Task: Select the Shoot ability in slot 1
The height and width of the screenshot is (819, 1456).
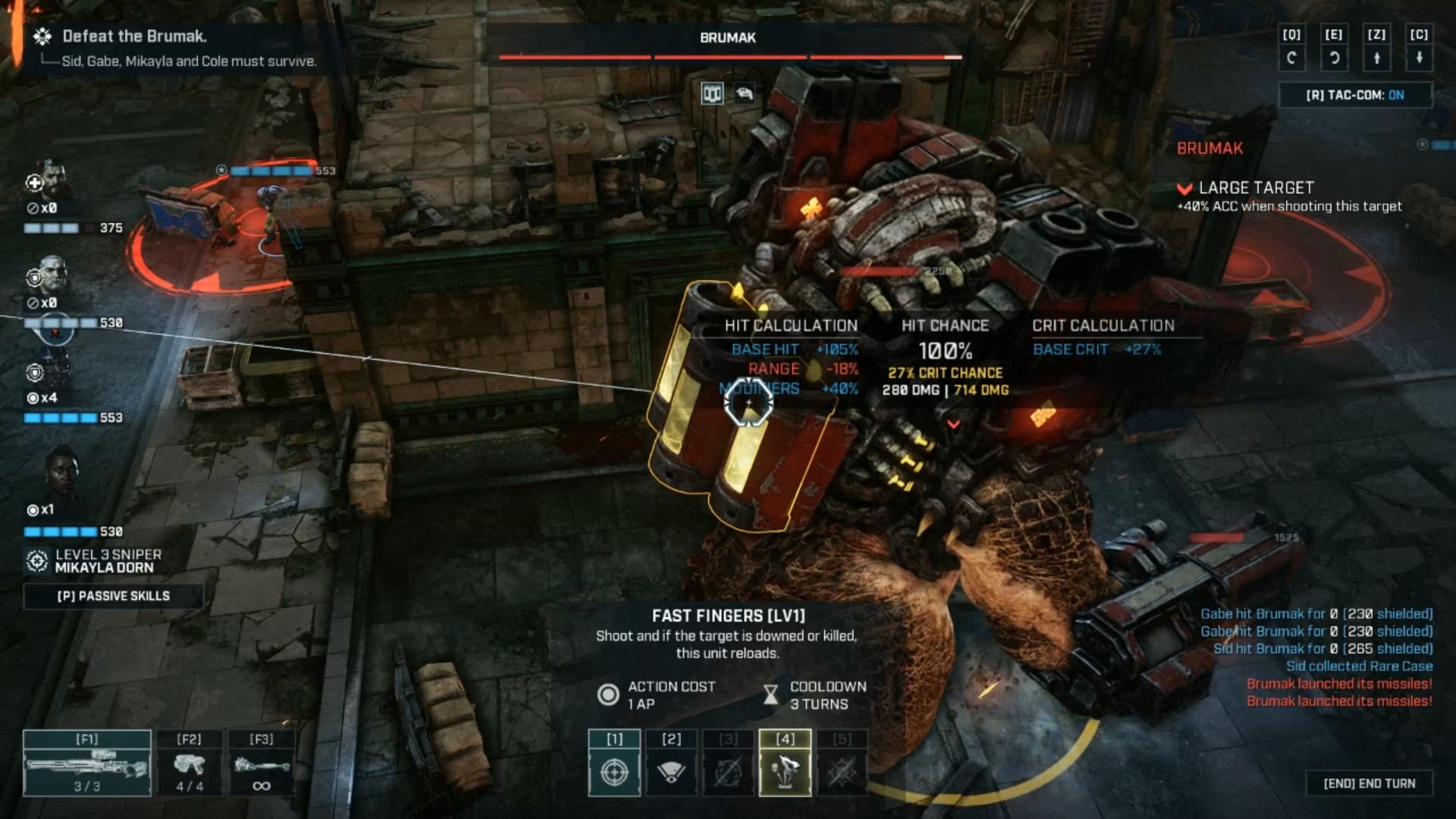Action: (613, 764)
